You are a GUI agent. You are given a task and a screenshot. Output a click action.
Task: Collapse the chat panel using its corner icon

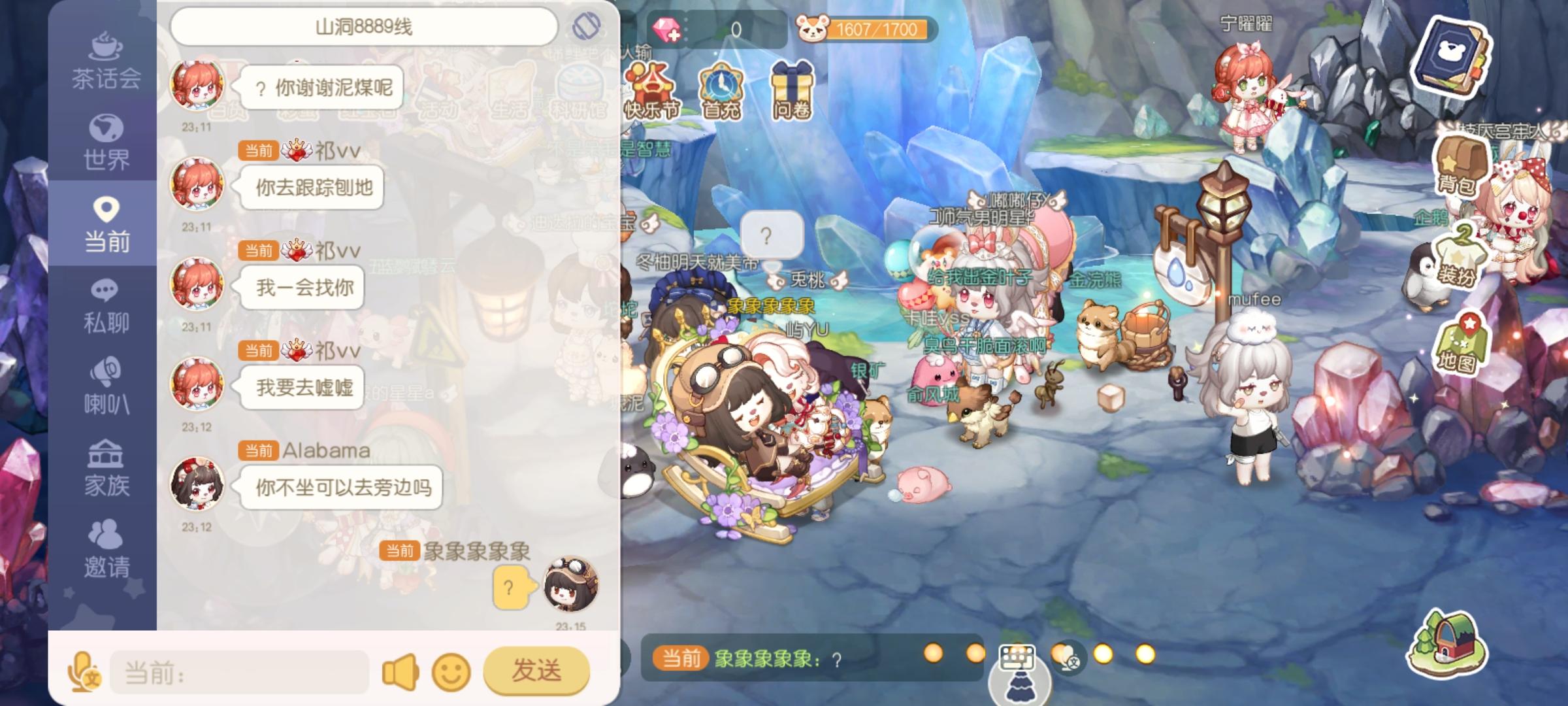587,26
